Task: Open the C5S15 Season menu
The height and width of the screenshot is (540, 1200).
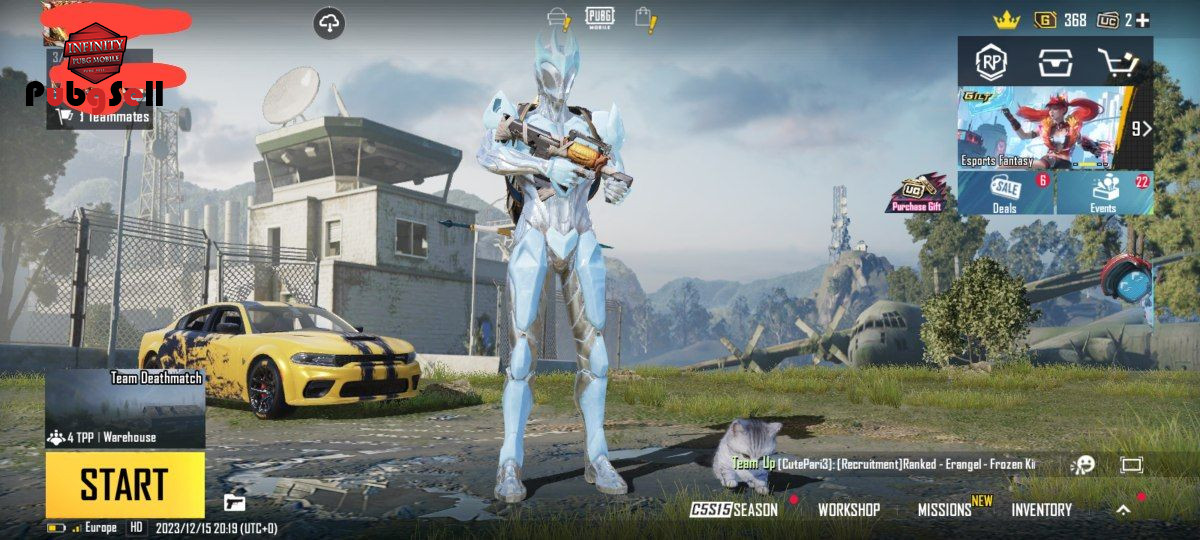Action: click(x=733, y=510)
